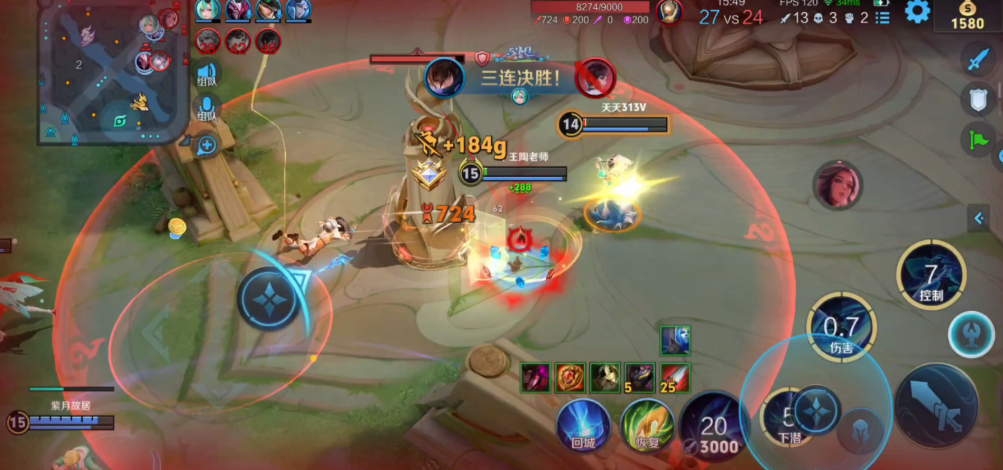
Task: Expand the side panel arrow
Action: 980,219
